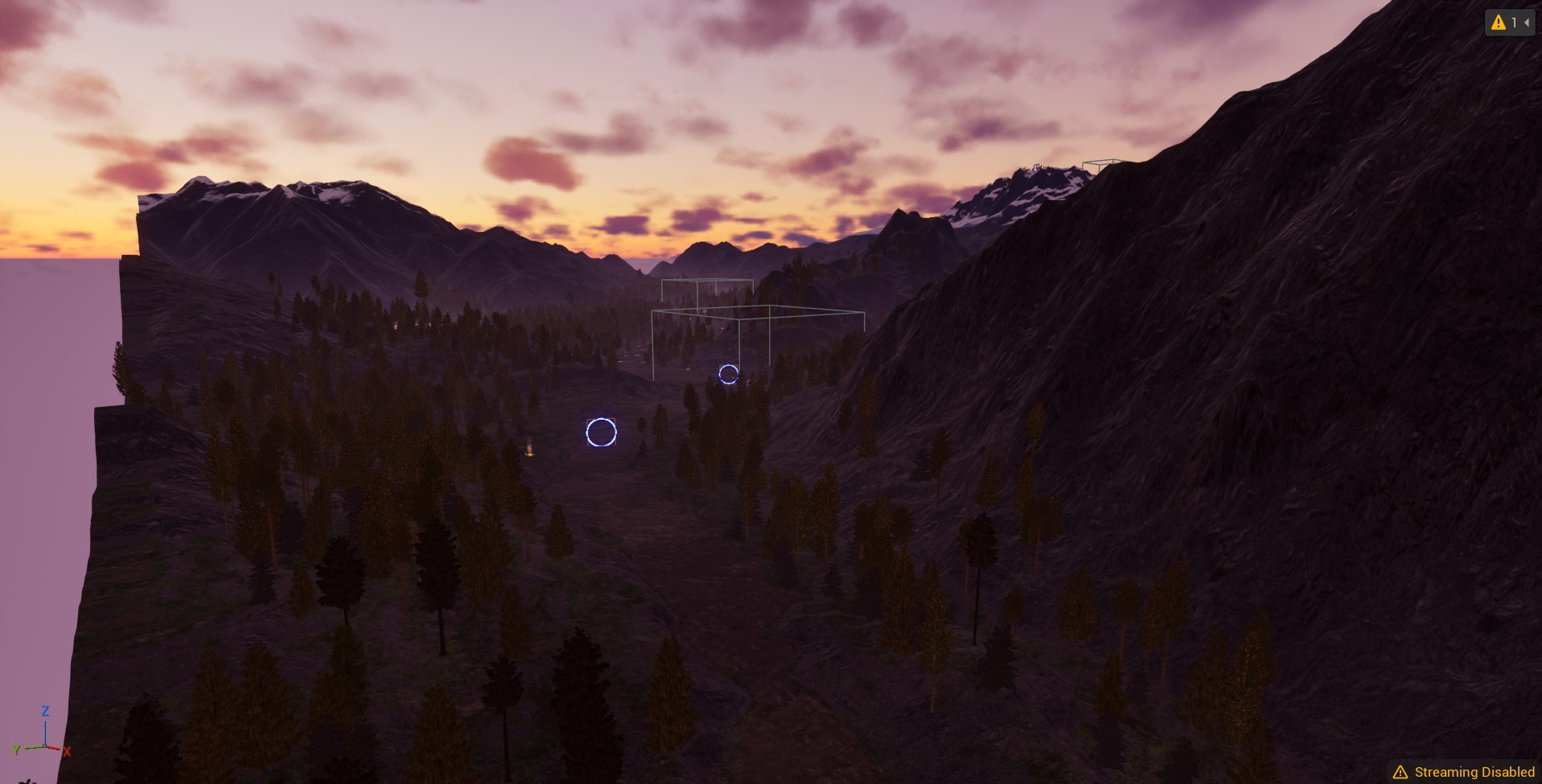Image resolution: width=1542 pixels, height=784 pixels.
Task: Click the Streaming Disabled warning icon
Action: coord(1400,771)
